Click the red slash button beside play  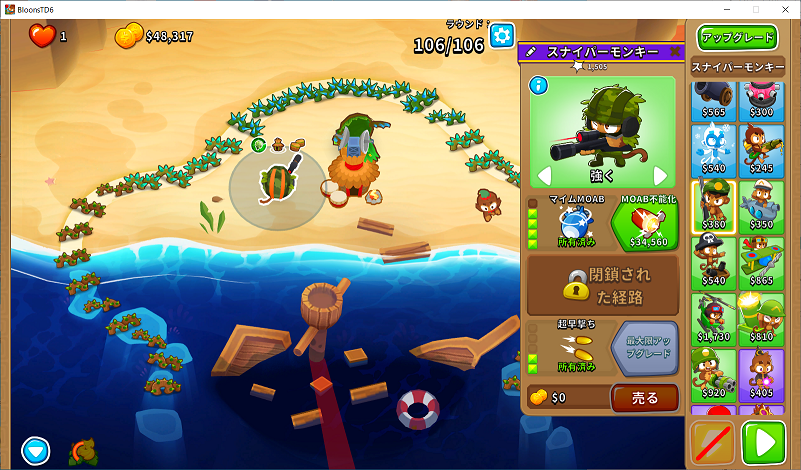[713, 441]
